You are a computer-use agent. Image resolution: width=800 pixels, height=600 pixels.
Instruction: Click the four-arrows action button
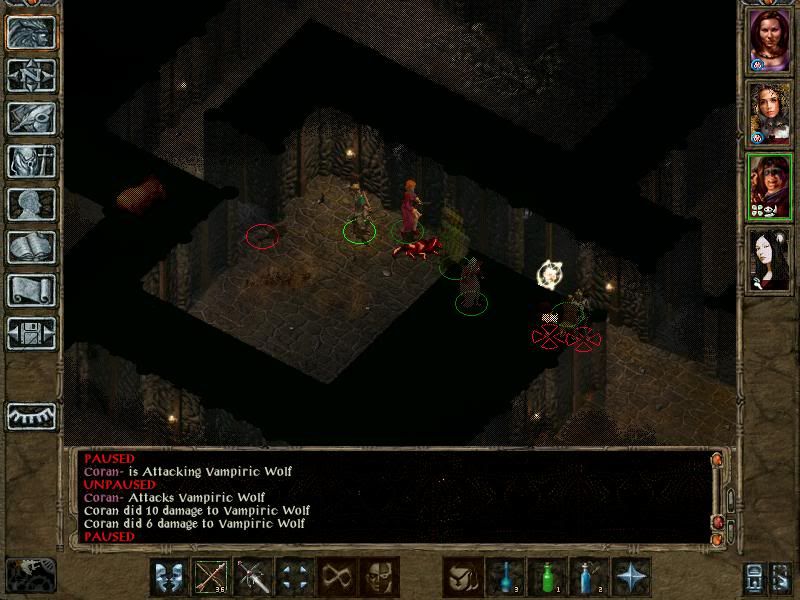coord(295,577)
